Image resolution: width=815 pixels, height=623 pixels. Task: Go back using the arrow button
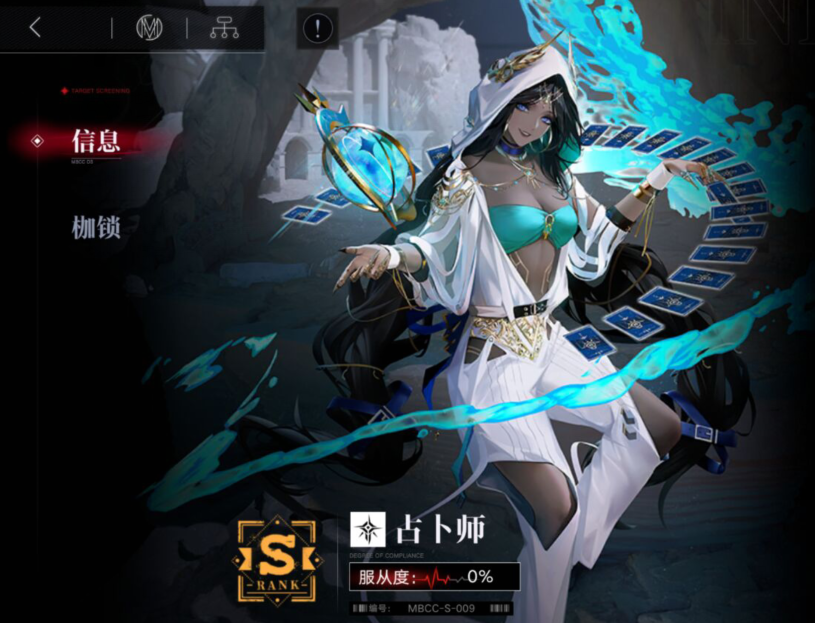[35, 28]
